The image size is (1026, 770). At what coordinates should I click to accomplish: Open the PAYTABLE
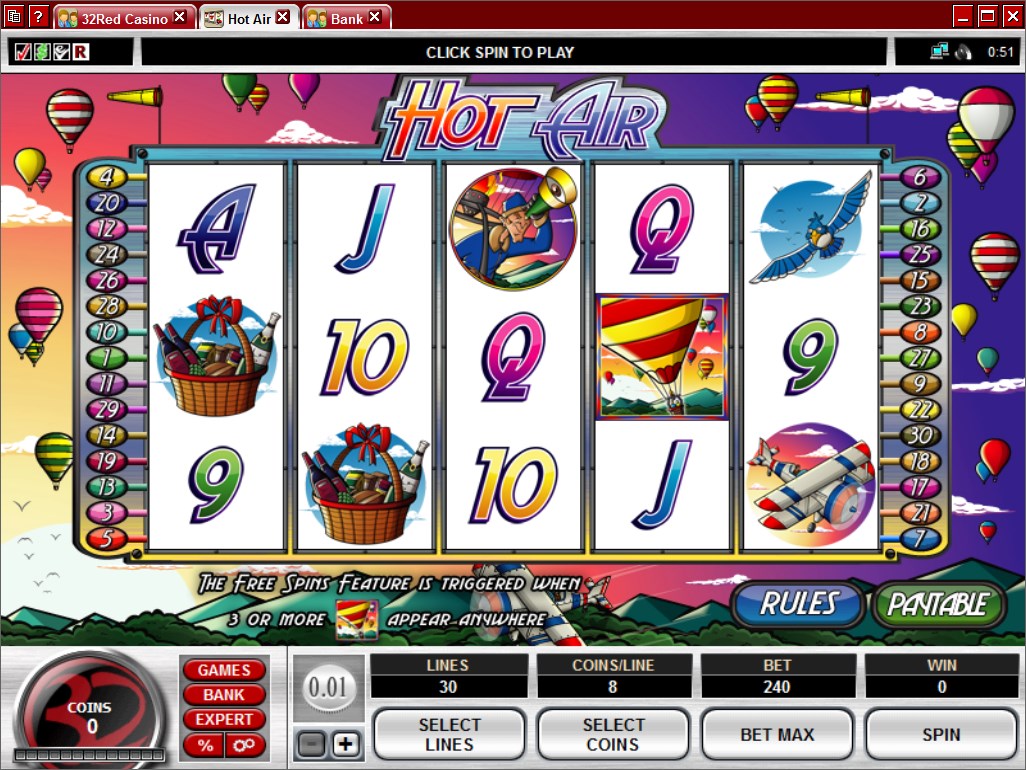(938, 604)
